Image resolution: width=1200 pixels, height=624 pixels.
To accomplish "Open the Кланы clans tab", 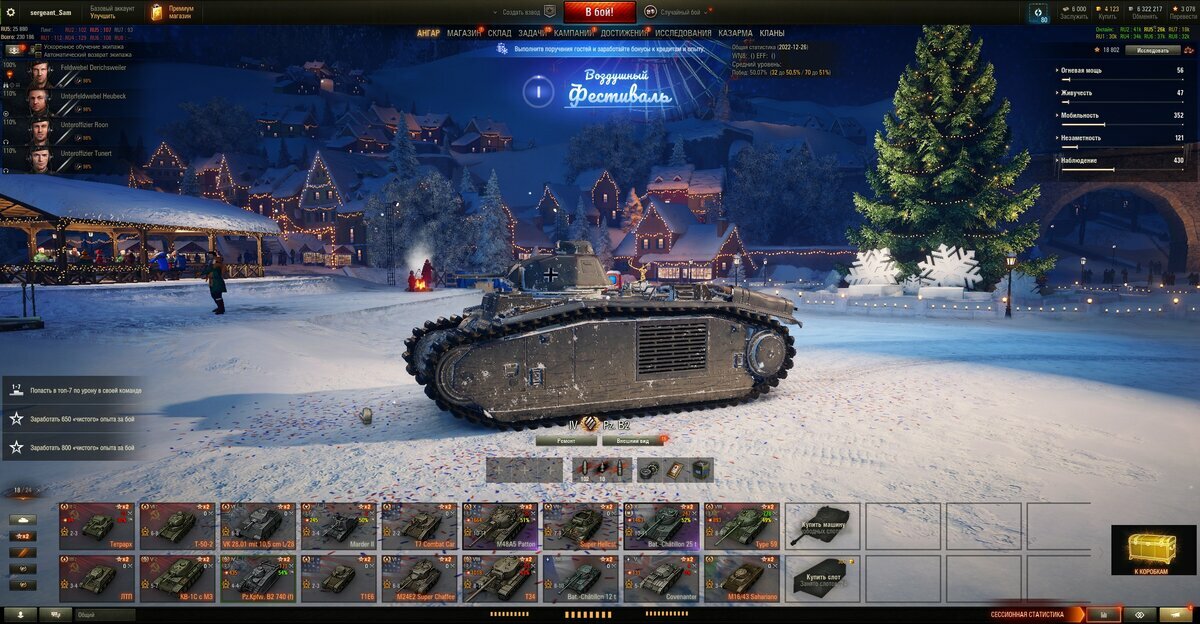I will (772, 33).
